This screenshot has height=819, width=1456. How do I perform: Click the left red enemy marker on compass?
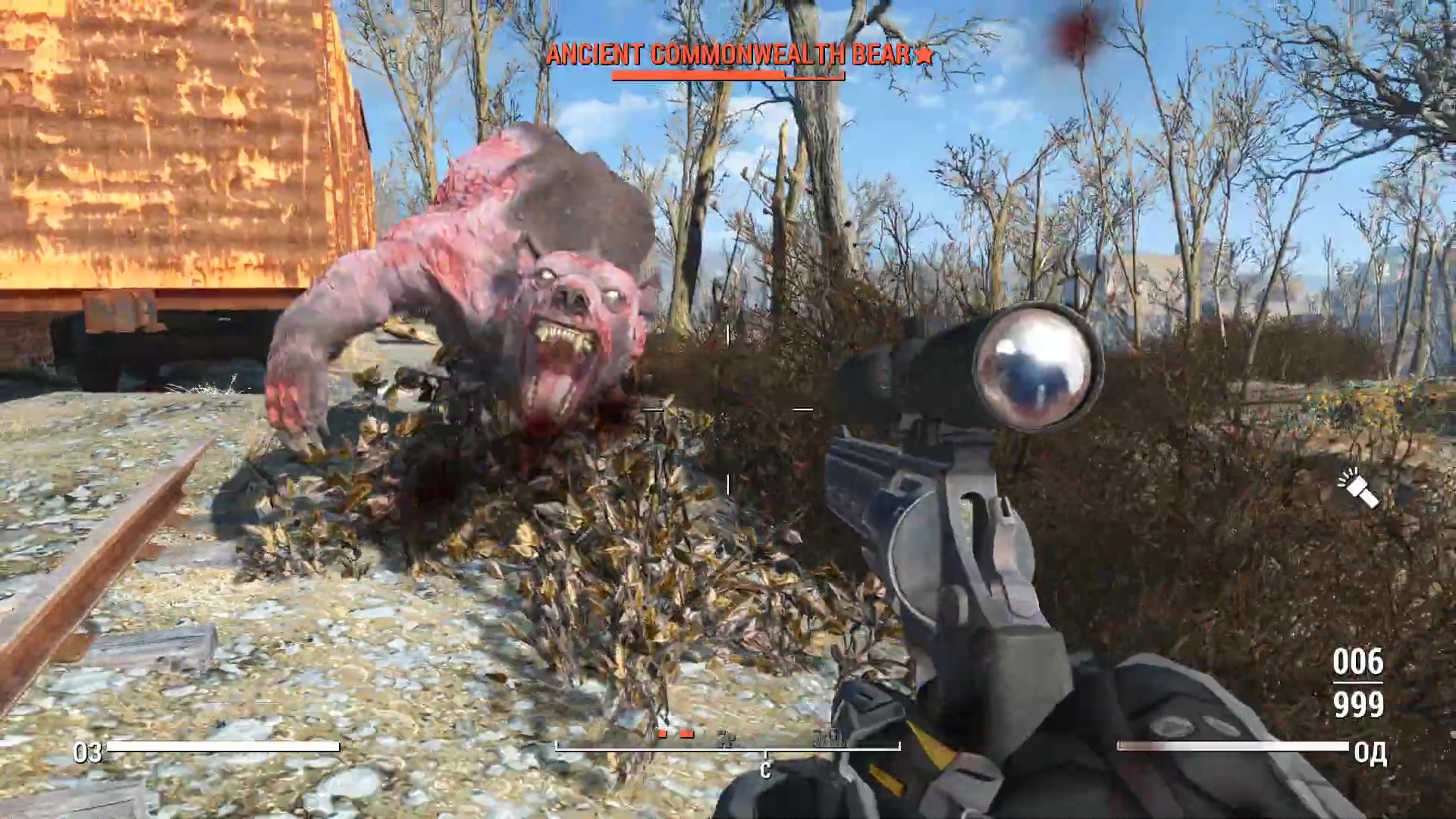click(x=661, y=734)
